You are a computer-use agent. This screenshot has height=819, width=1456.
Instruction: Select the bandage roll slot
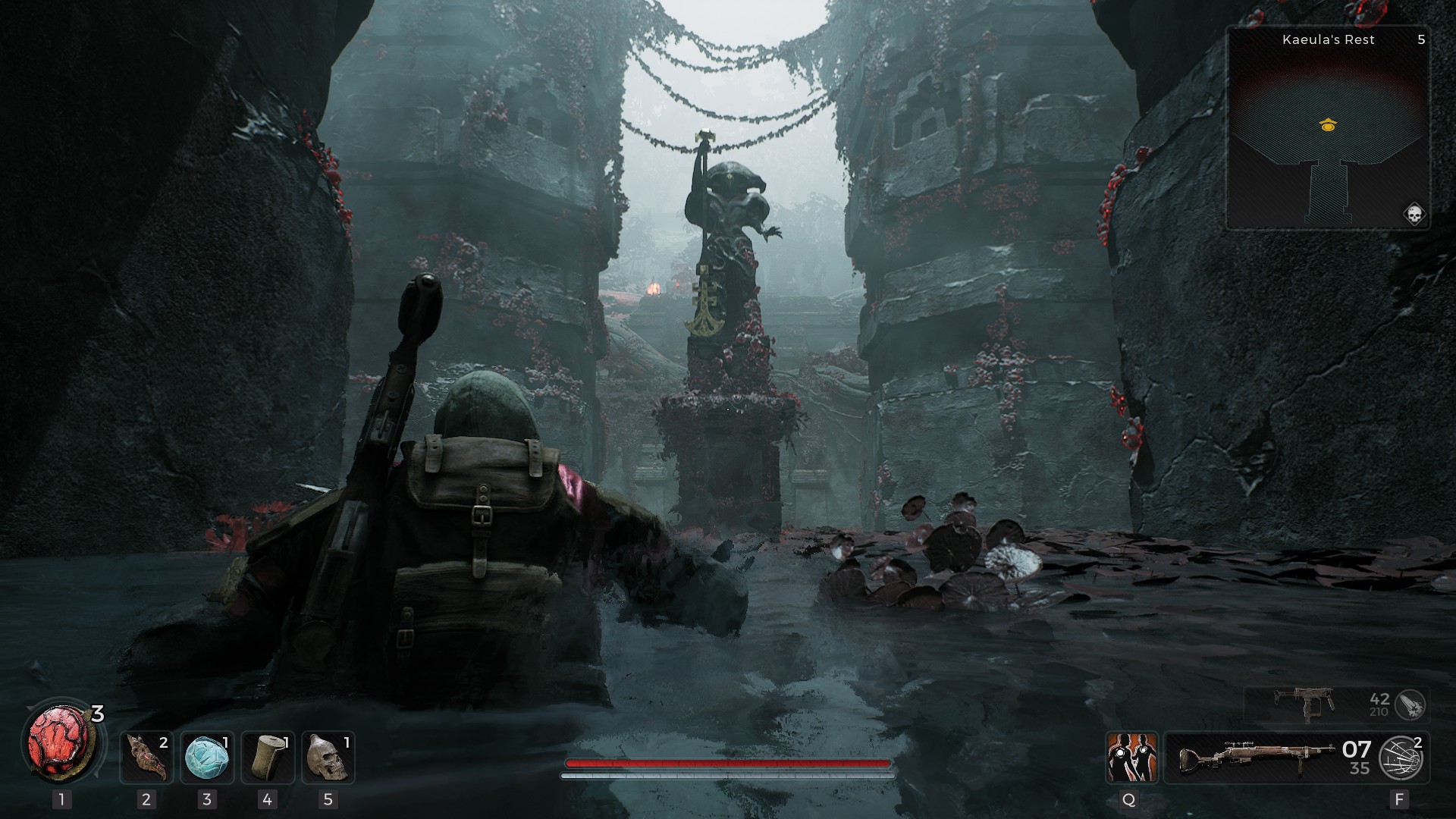pyautogui.click(x=267, y=757)
